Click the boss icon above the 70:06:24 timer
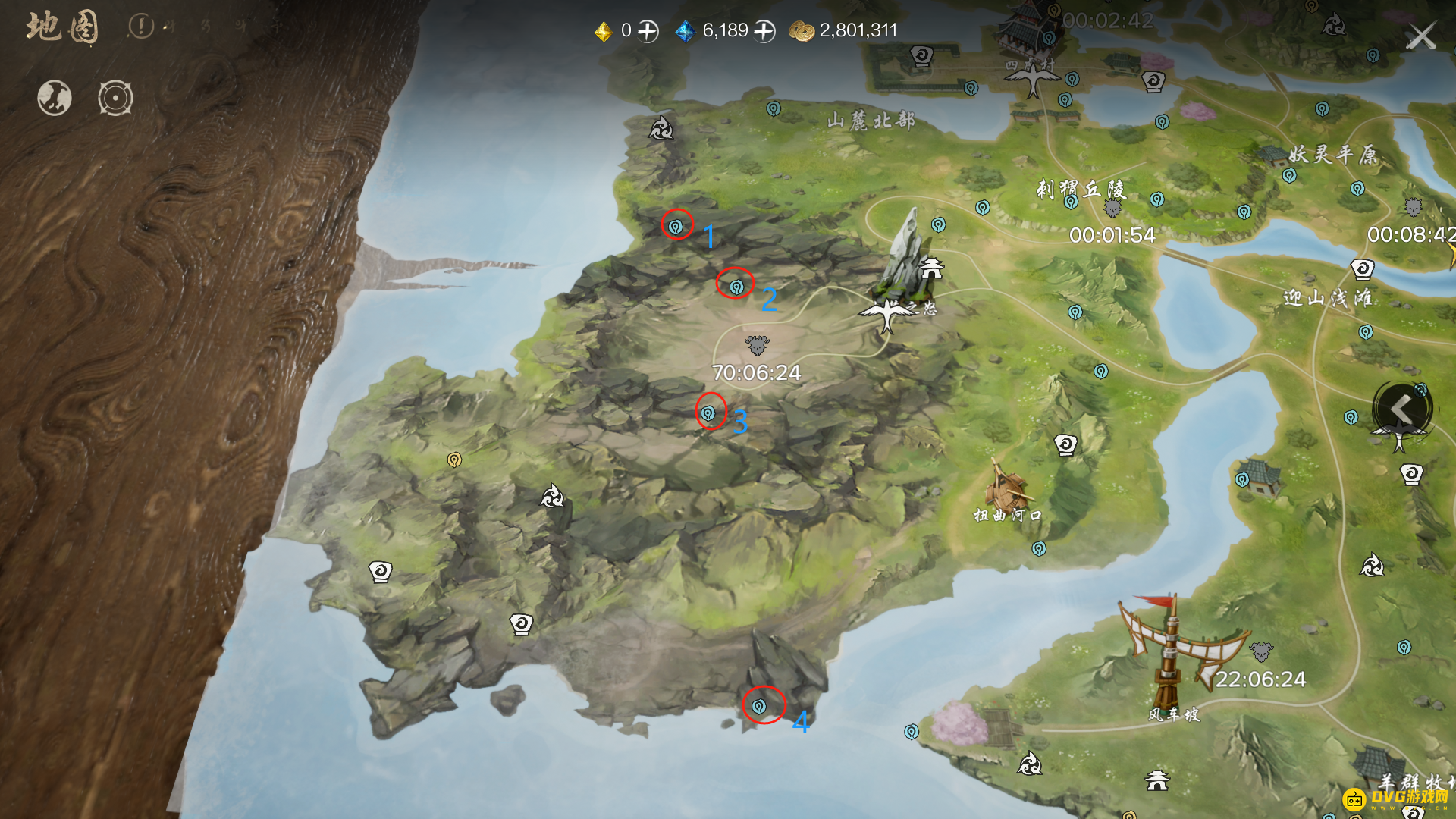Viewport: 1456px width, 819px height. tap(757, 345)
